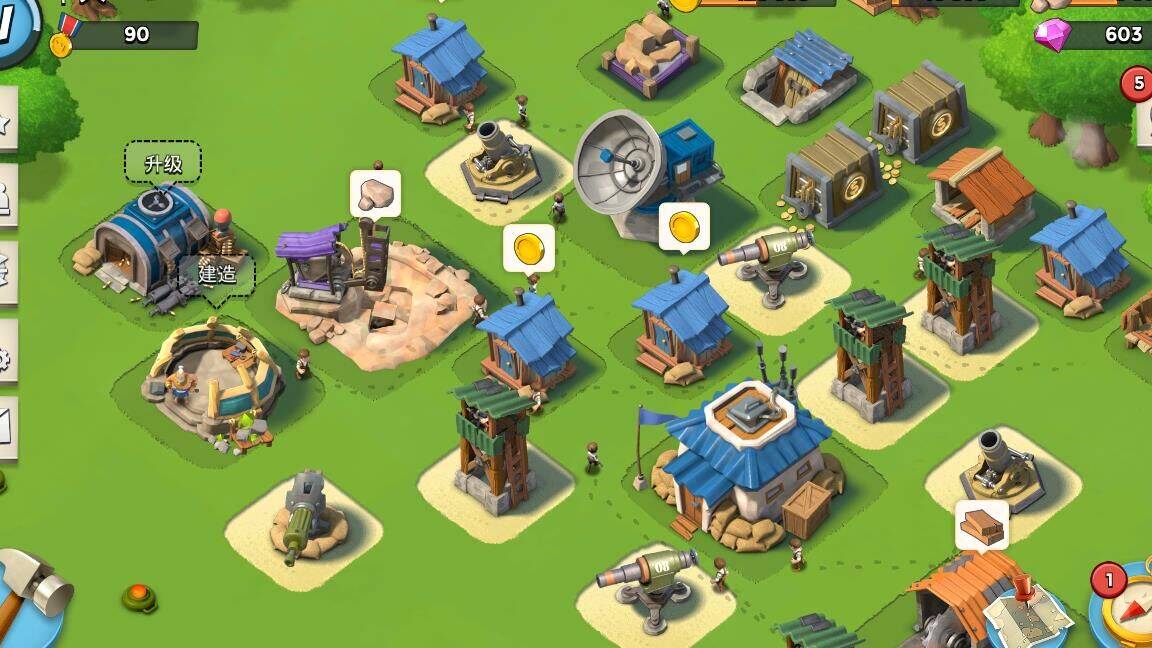Viewport: 1152px width, 648px height.
Task: Collect gold from the left coin bubble
Action: pyautogui.click(x=528, y=247)
